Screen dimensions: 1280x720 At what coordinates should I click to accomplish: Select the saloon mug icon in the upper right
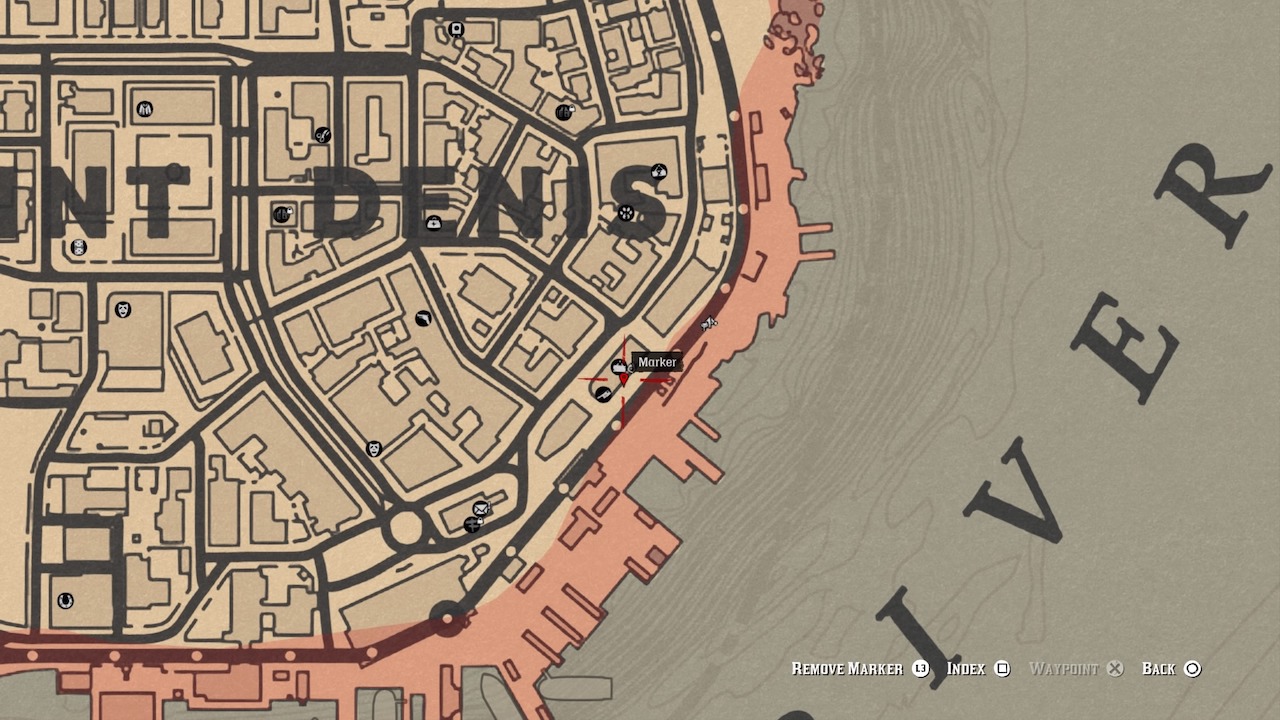coord(563,112)
